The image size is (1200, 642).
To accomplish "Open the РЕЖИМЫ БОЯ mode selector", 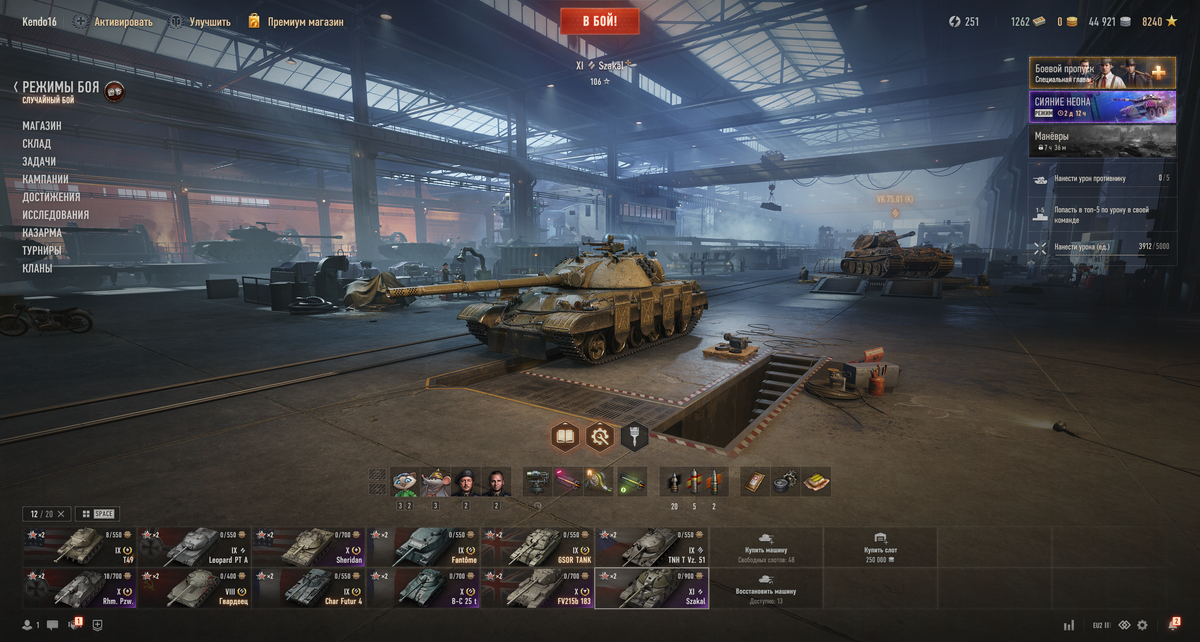I will point(61,88).
